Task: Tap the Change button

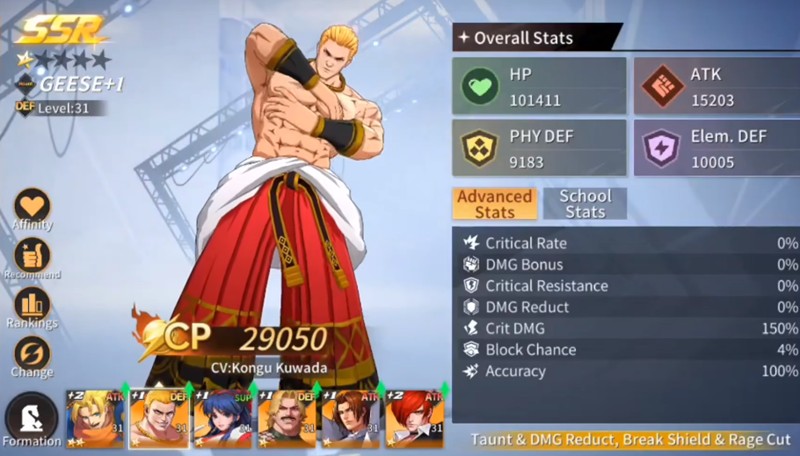Action: point(32,355)
